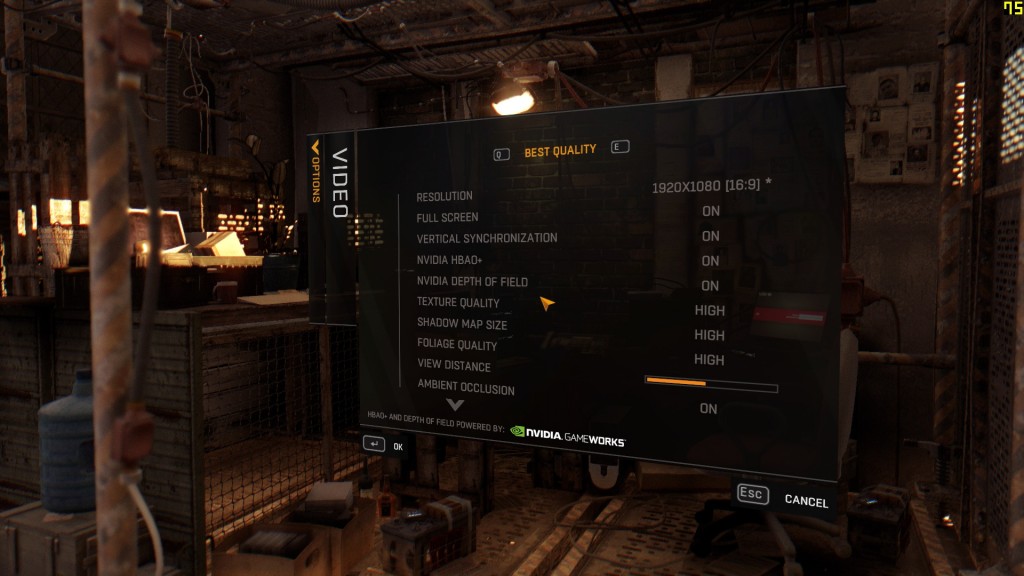Click the View Distance slider bar
The image size is (1024, 576).
(x=711, y=385)
